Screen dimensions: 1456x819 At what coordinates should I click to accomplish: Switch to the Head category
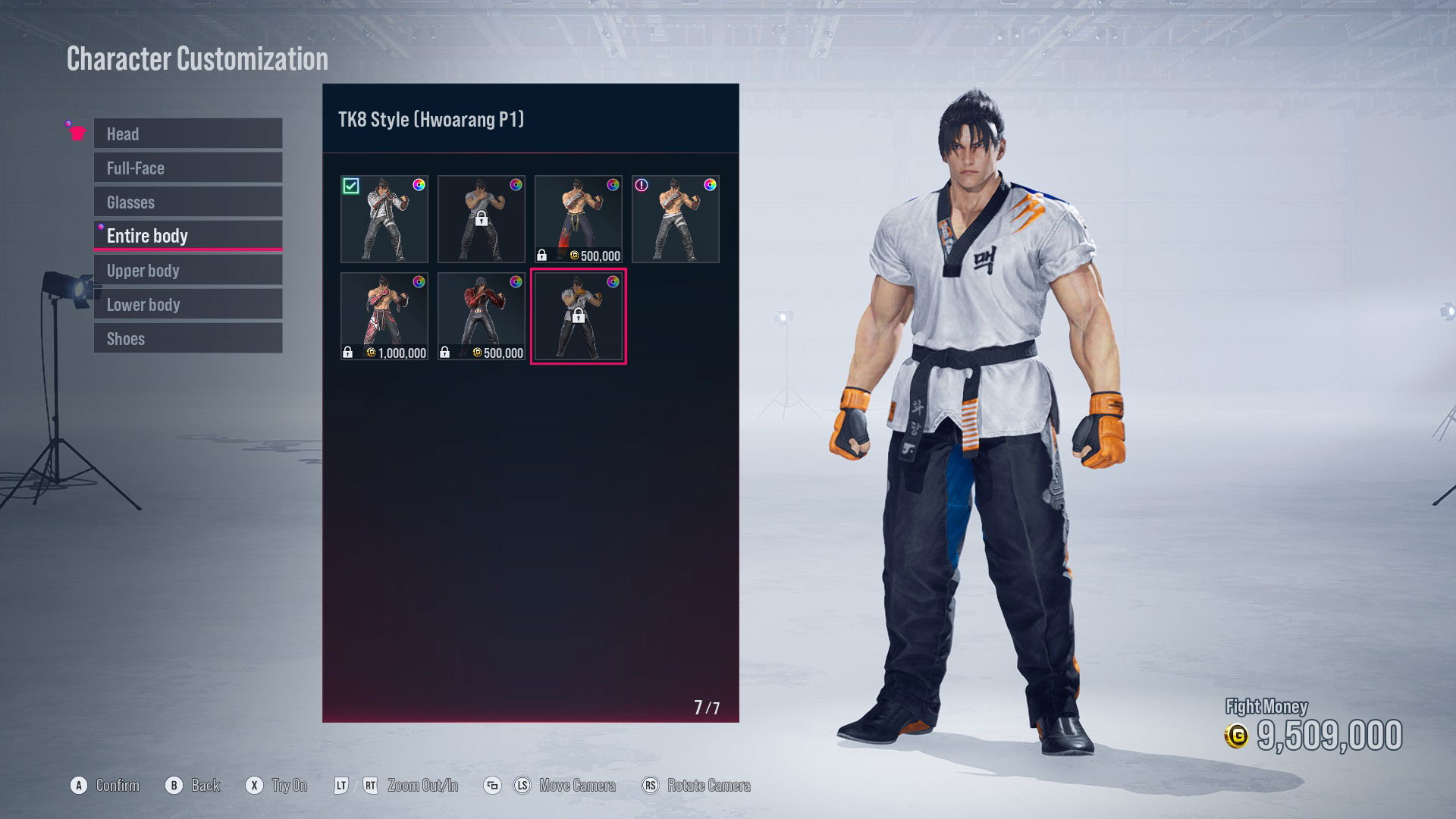(187, 133)
